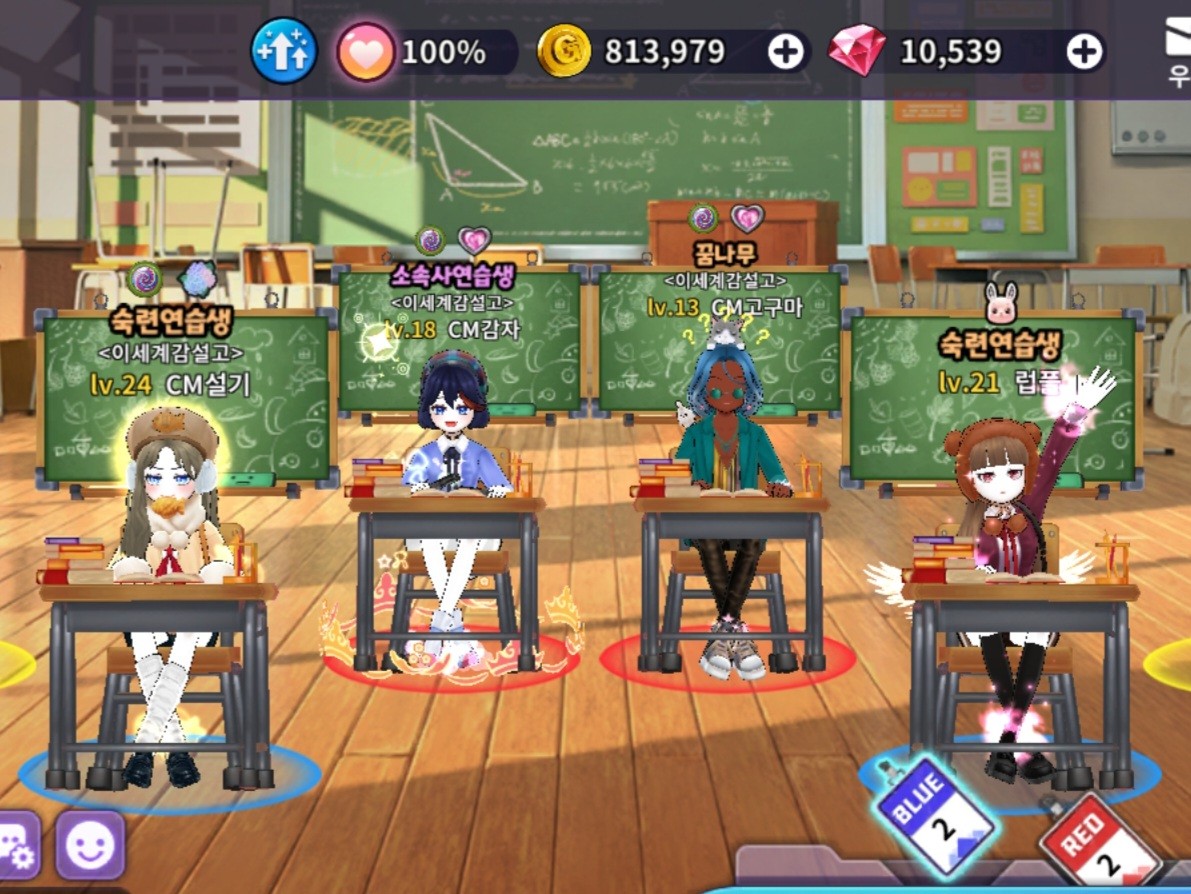Viewport: 1191px width, 894px height.
Task: Open the pink heart condition icon
Action: (x=366, y=51)
